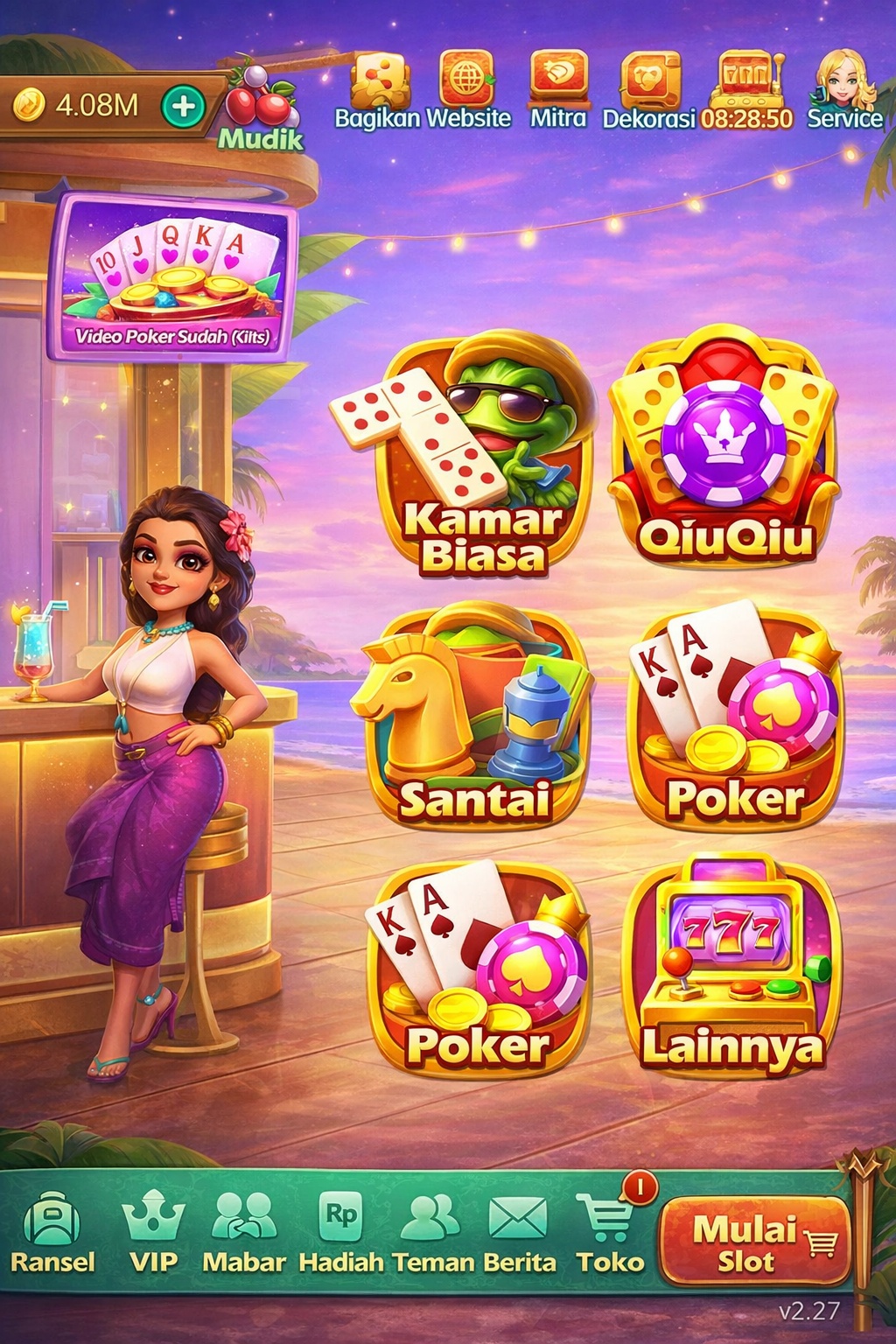Image resolution: width=896 pixels, height=1344 pixels.
Task: Open Lainnya slot games
Action: pyautogui.click(x=731, y=967)
